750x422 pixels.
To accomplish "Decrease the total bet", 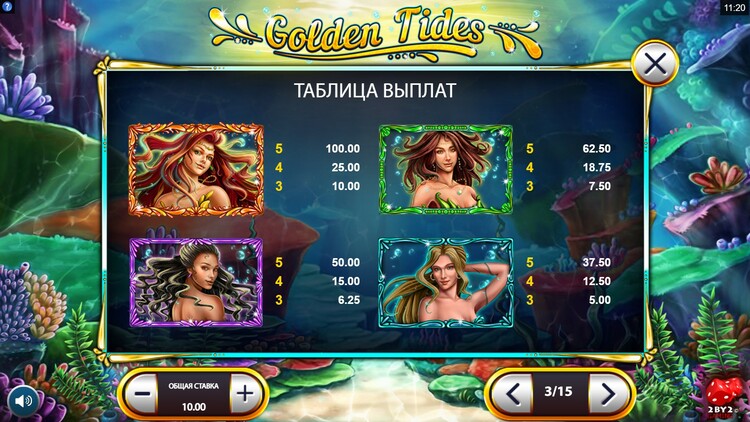I will [143, 394].
